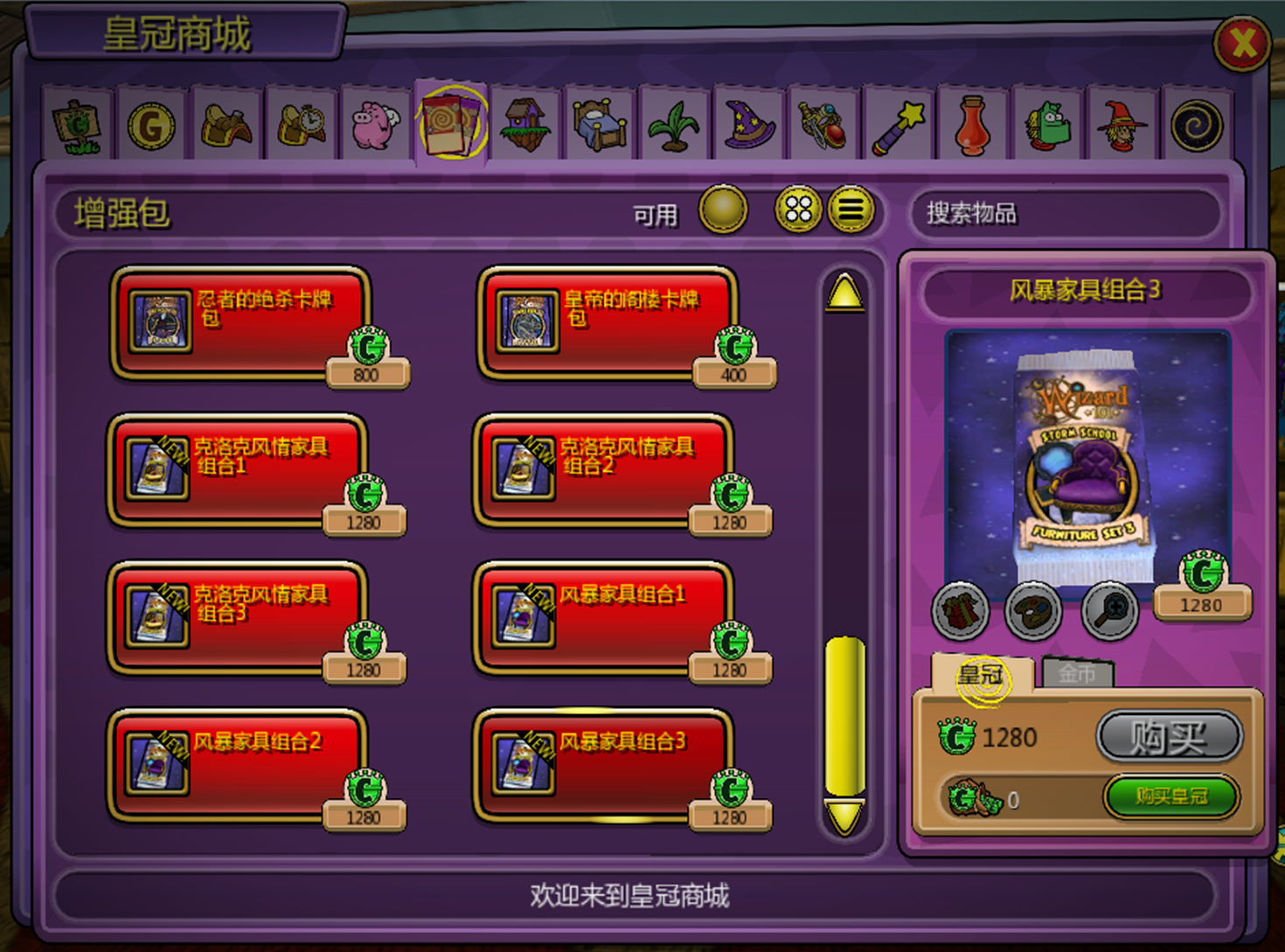Click the magnifying glass preview zoom icon
This screenshot has width=1285, height=952.
(1108, 612)
